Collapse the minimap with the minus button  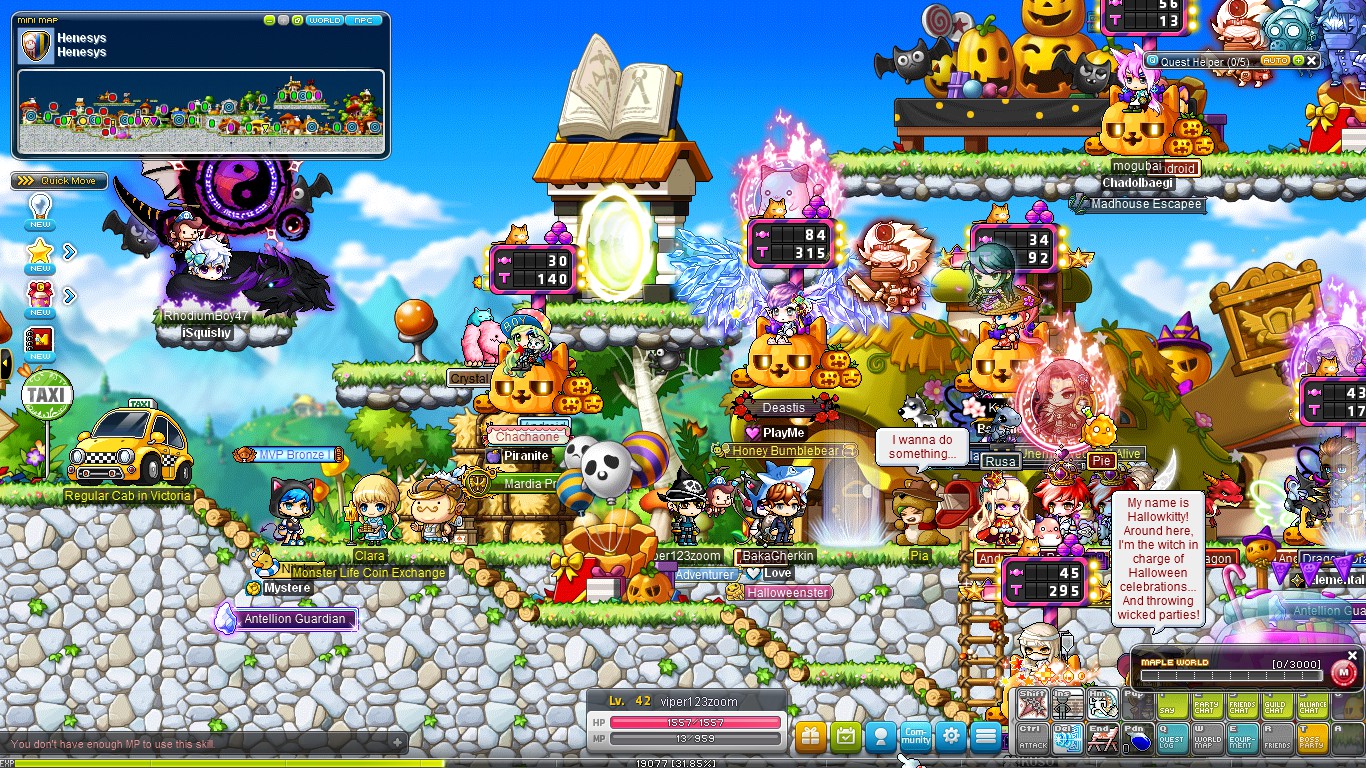coord(269,21)
